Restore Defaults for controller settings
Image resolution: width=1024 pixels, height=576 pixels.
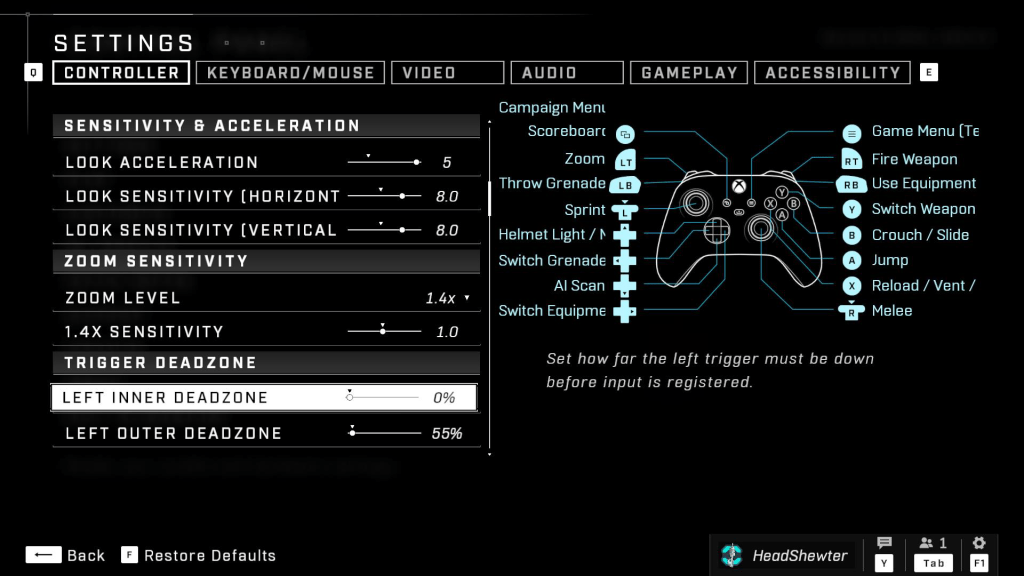[x=199, y=555]
